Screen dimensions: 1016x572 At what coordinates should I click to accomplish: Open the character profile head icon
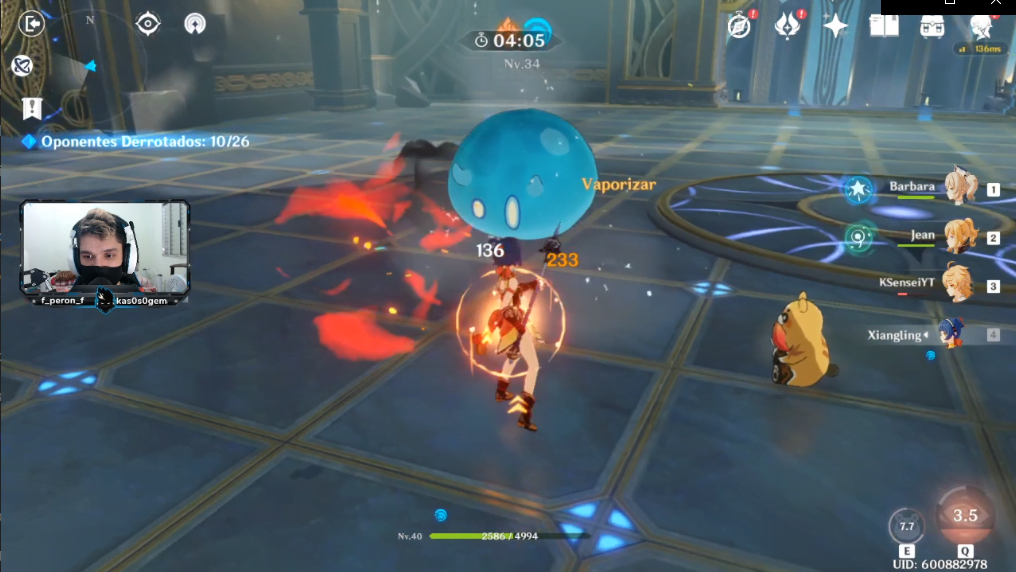[980, 26]
